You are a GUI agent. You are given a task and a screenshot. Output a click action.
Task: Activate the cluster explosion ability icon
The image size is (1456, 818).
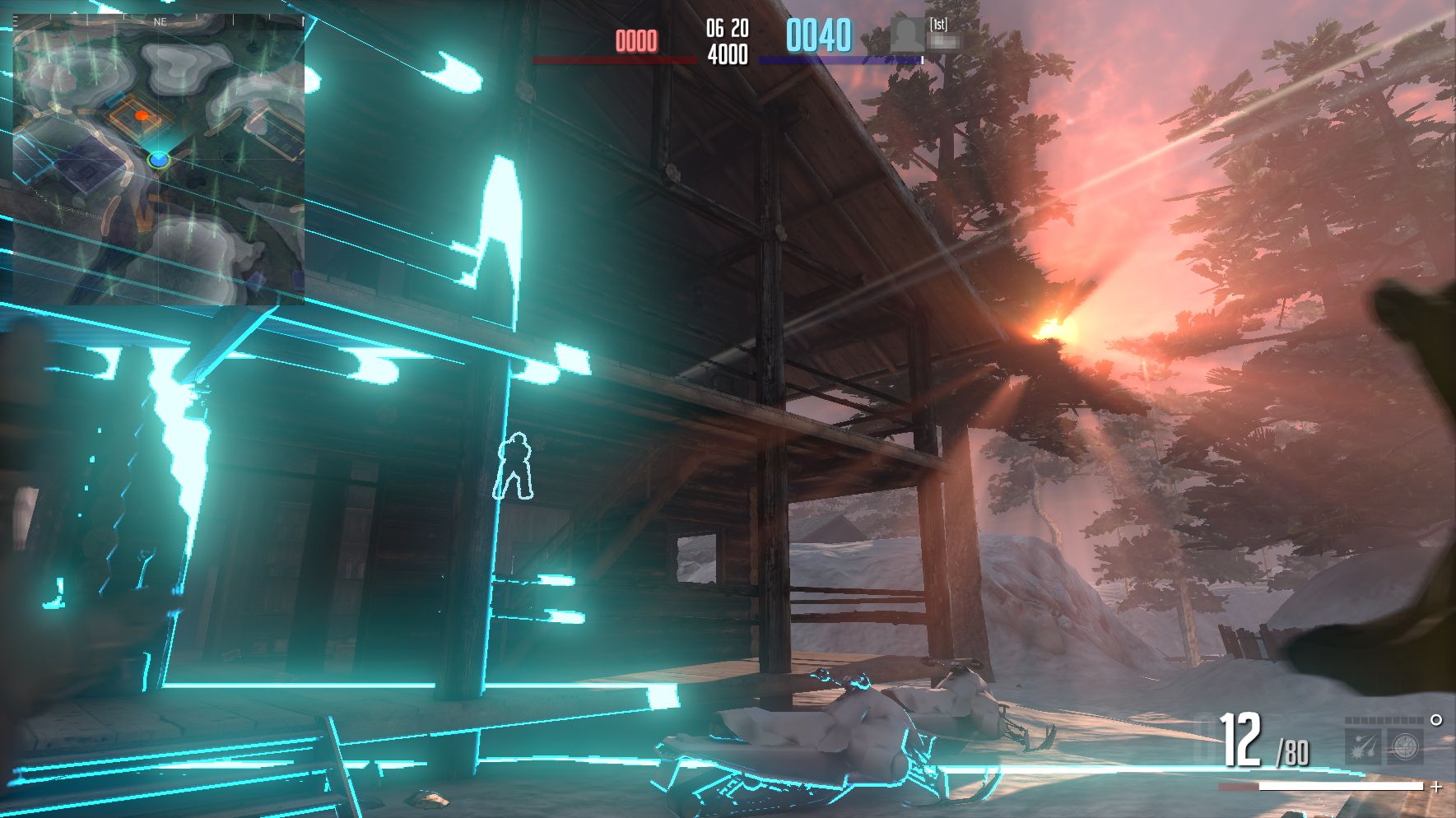pyautogui.click(x=1363, y=747)
